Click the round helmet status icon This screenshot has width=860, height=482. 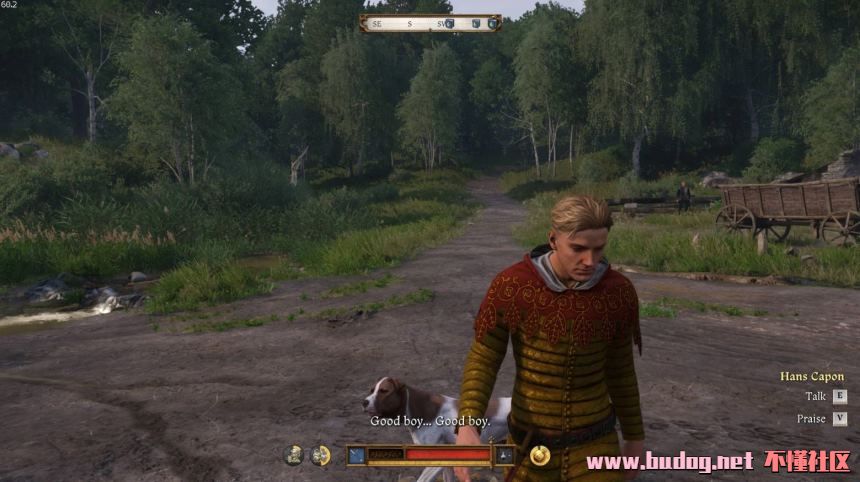click(x=293, y=455)
